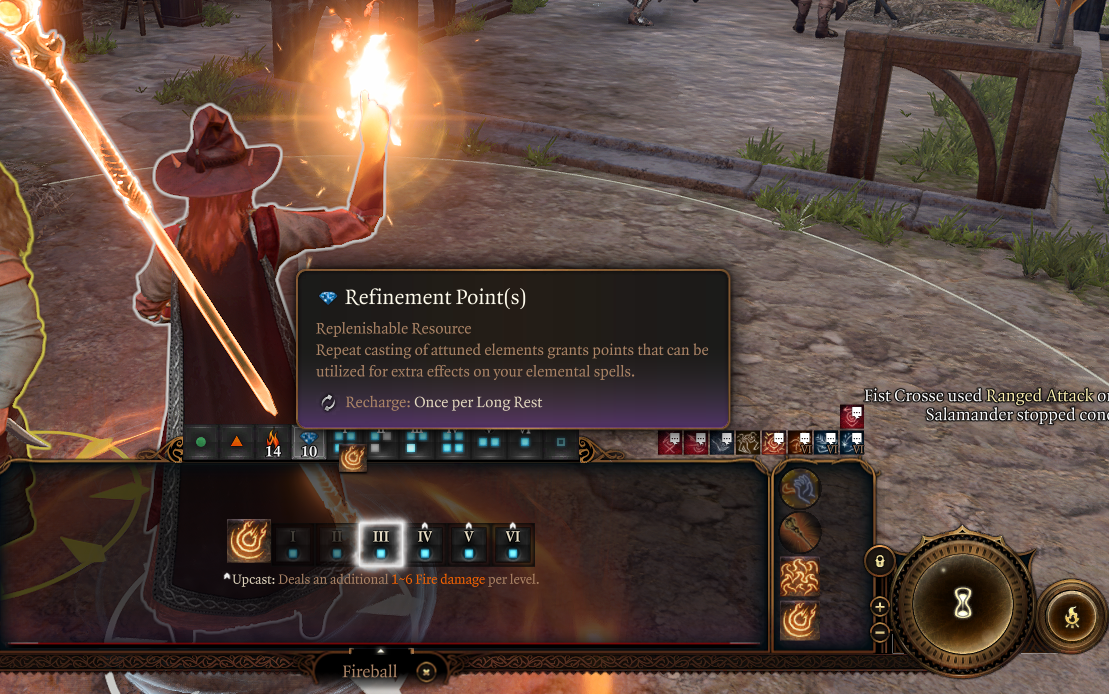Click the large Fireball icon beside slot I
1109x694 pixels.
pyautogui.click(x=249, y=541)
